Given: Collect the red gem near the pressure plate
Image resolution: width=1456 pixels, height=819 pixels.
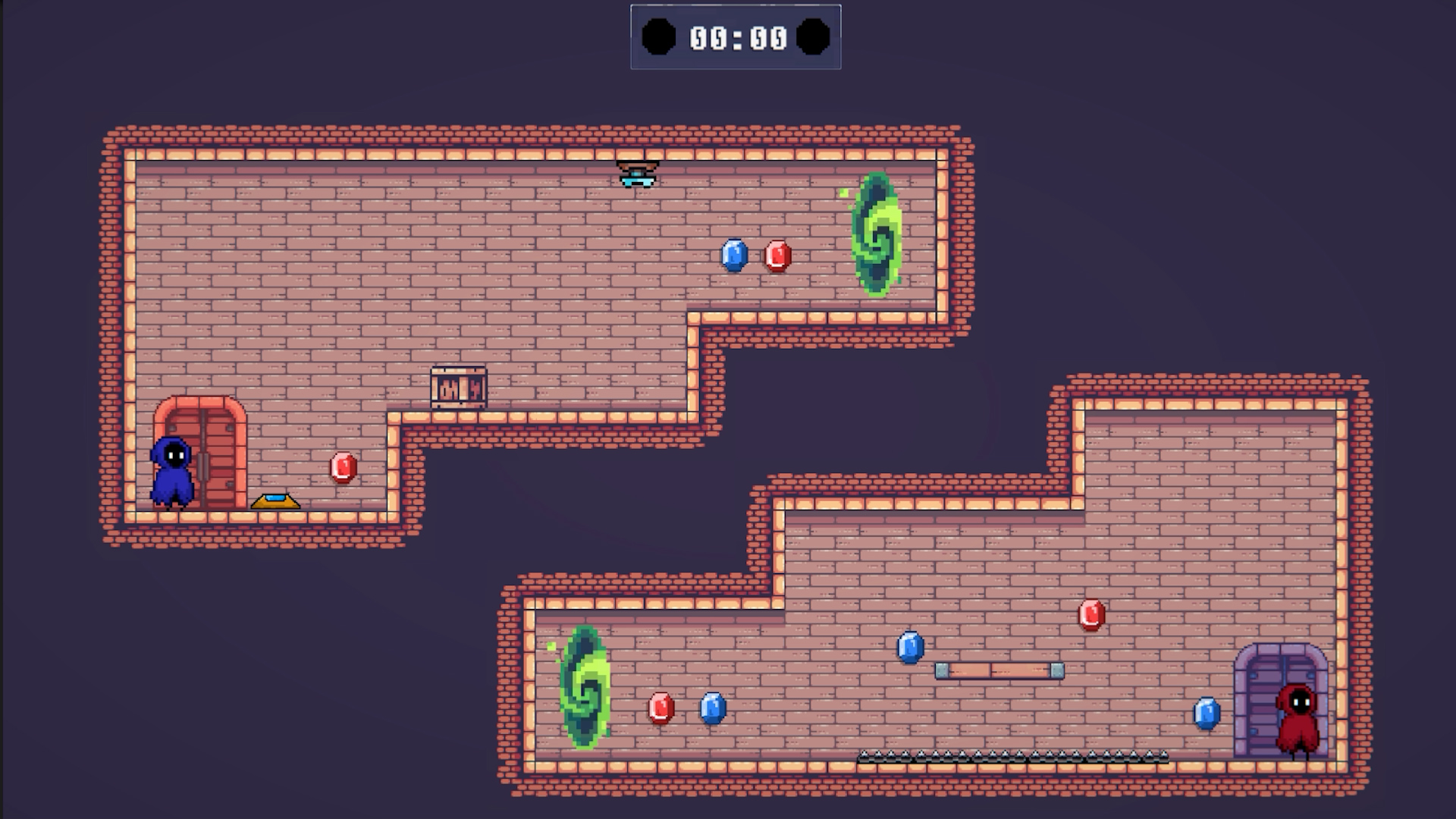Looking at the screenshot, I should coord(341,467).
